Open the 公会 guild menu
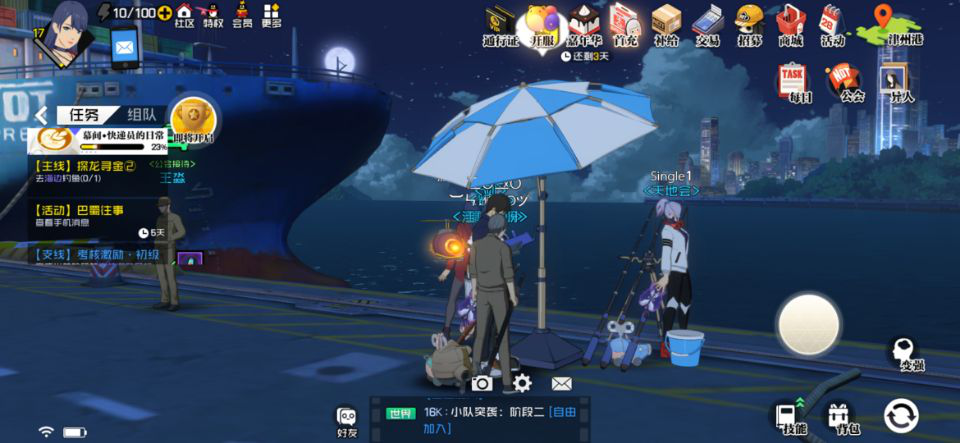The image size is (960, 443). tap(850, 83)
